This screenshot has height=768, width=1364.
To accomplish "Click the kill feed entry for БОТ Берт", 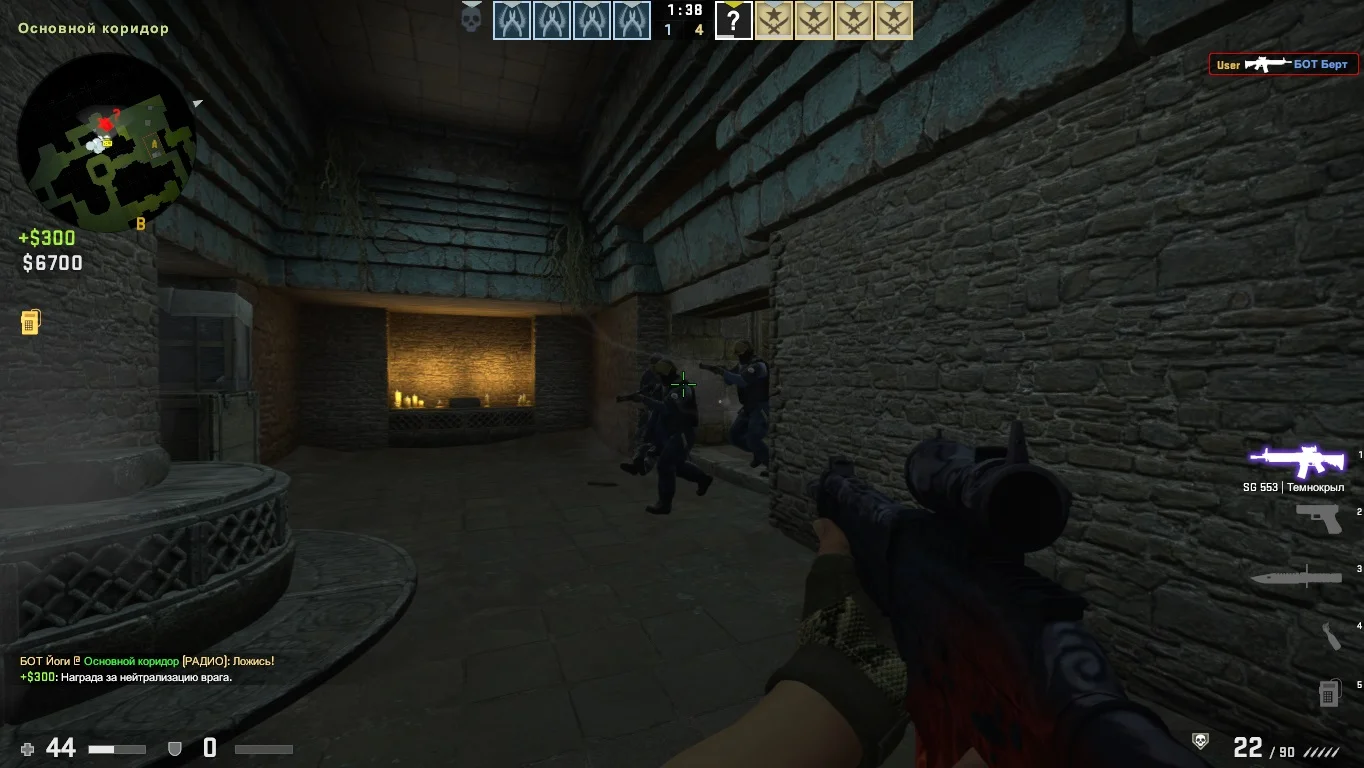I will tap(1283, 65).
